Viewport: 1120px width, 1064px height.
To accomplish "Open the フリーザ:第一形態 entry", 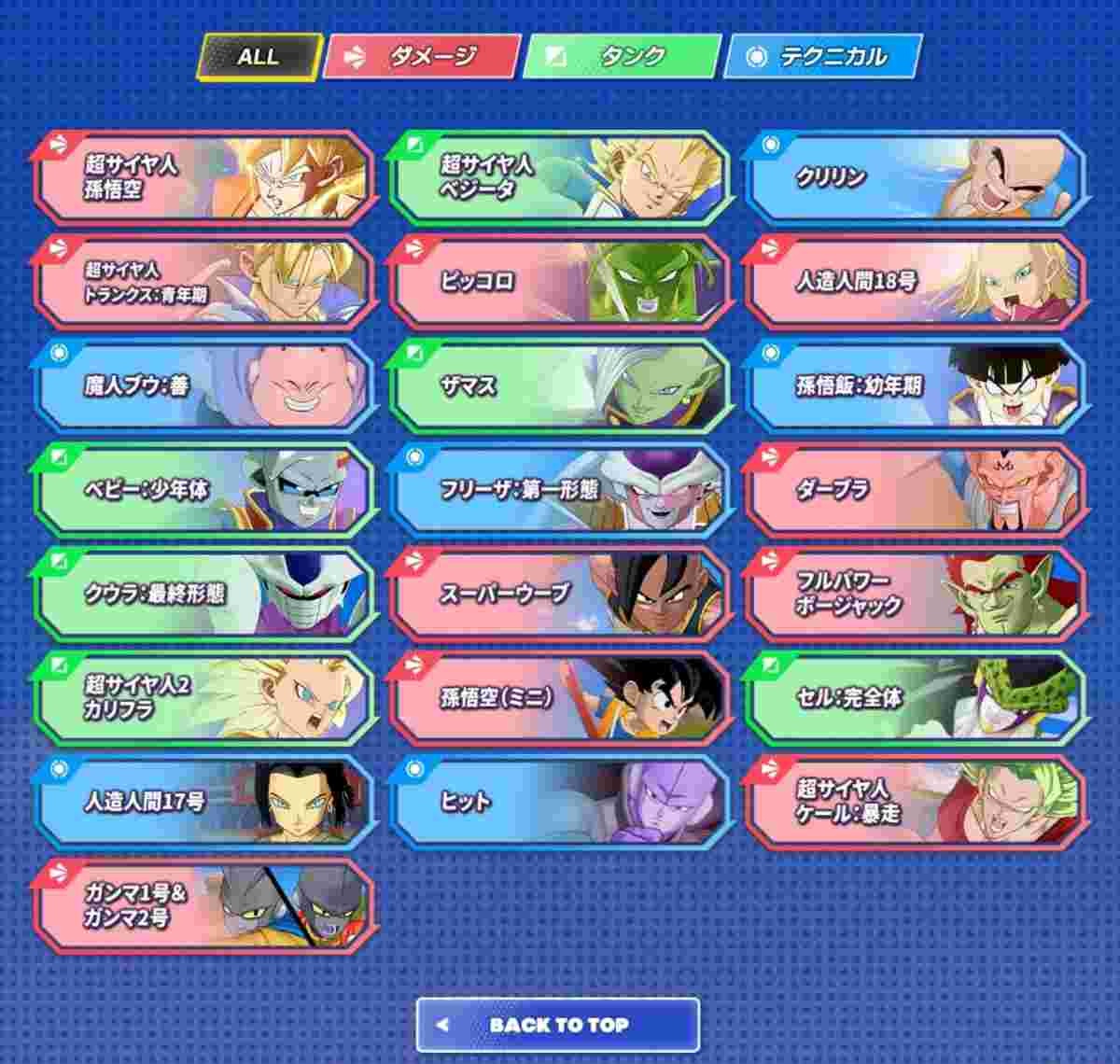I will (x=559, y=489).
